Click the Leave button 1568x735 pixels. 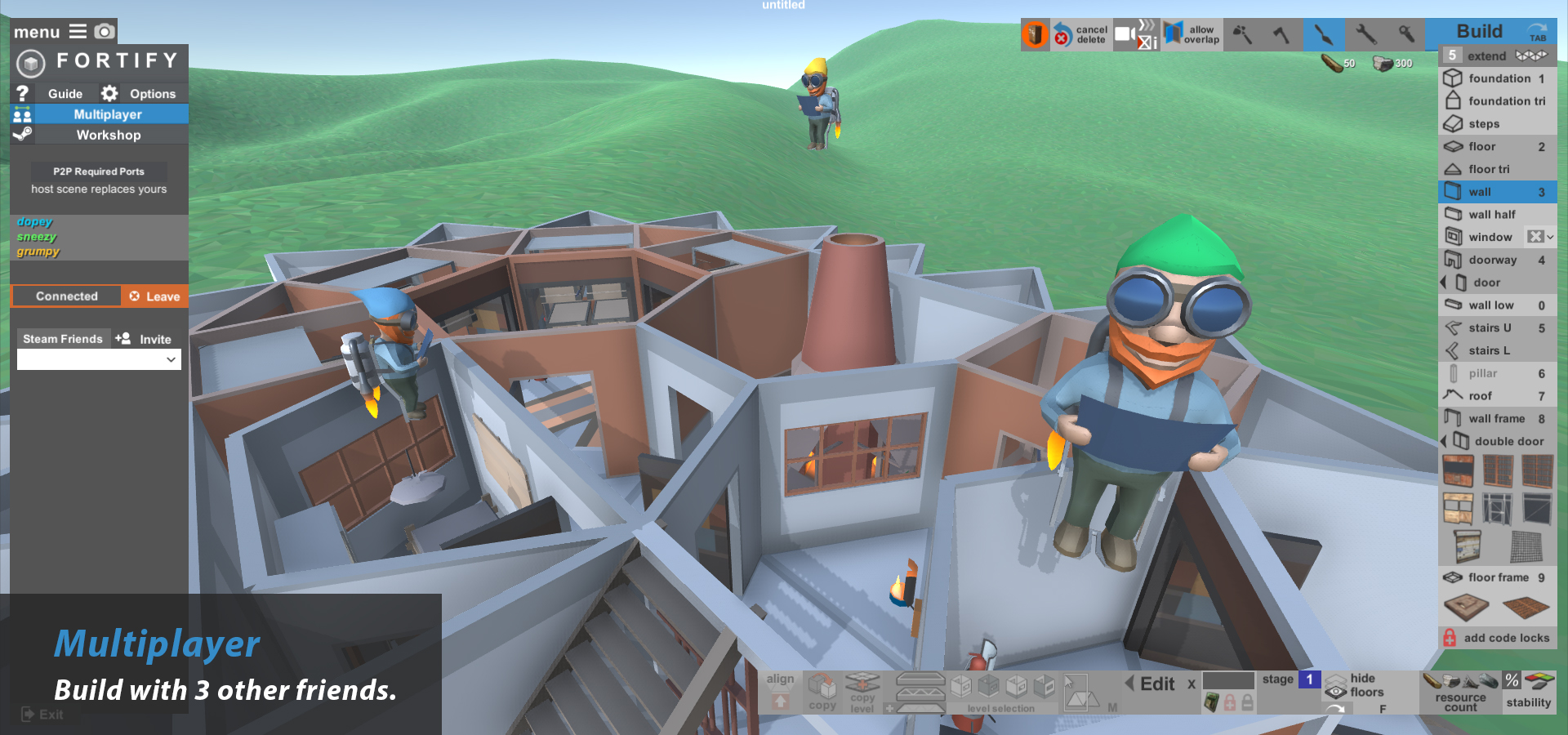(x=154, y=296)
